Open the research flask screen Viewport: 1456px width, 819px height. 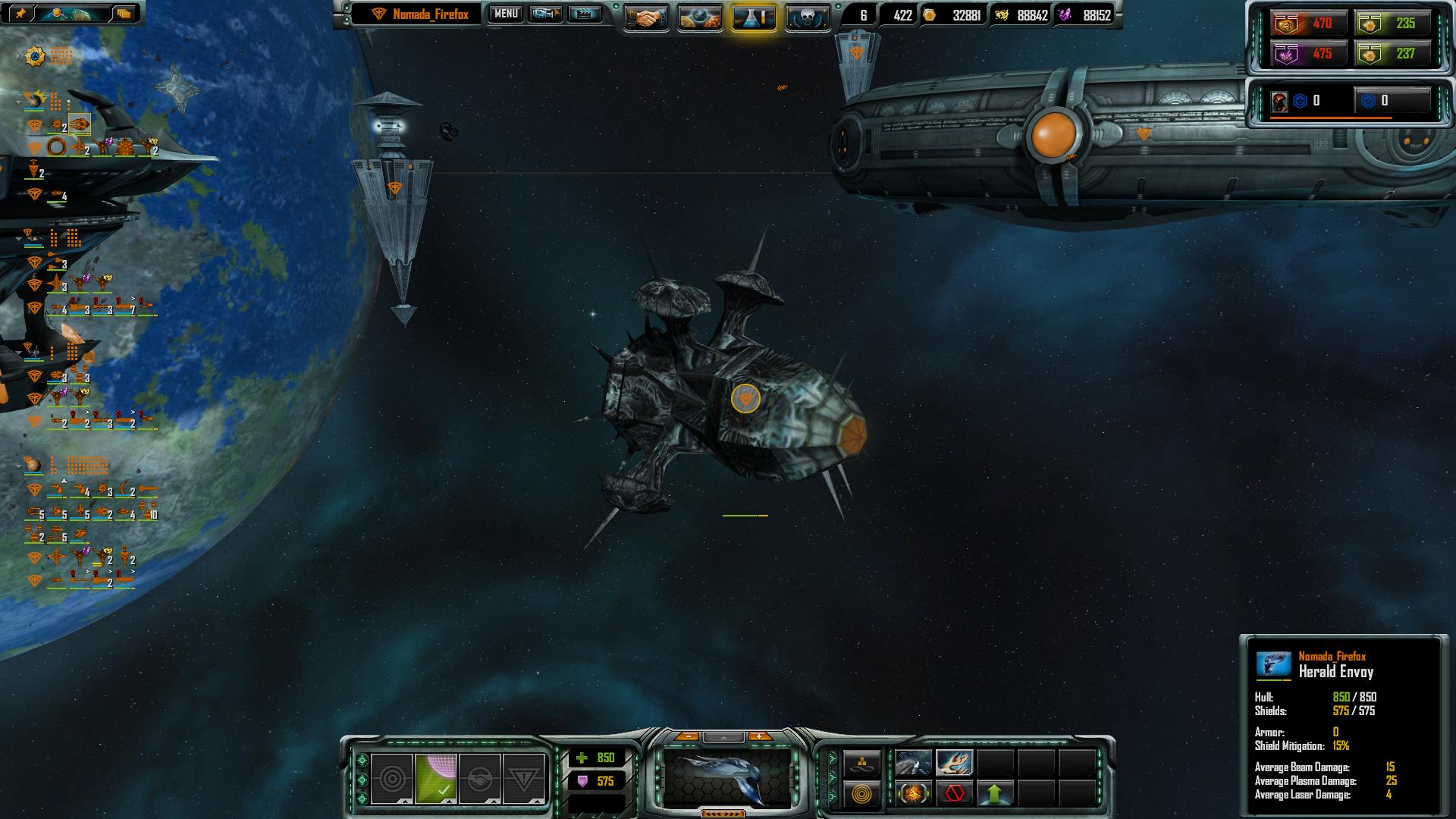[x=754, y=18]
